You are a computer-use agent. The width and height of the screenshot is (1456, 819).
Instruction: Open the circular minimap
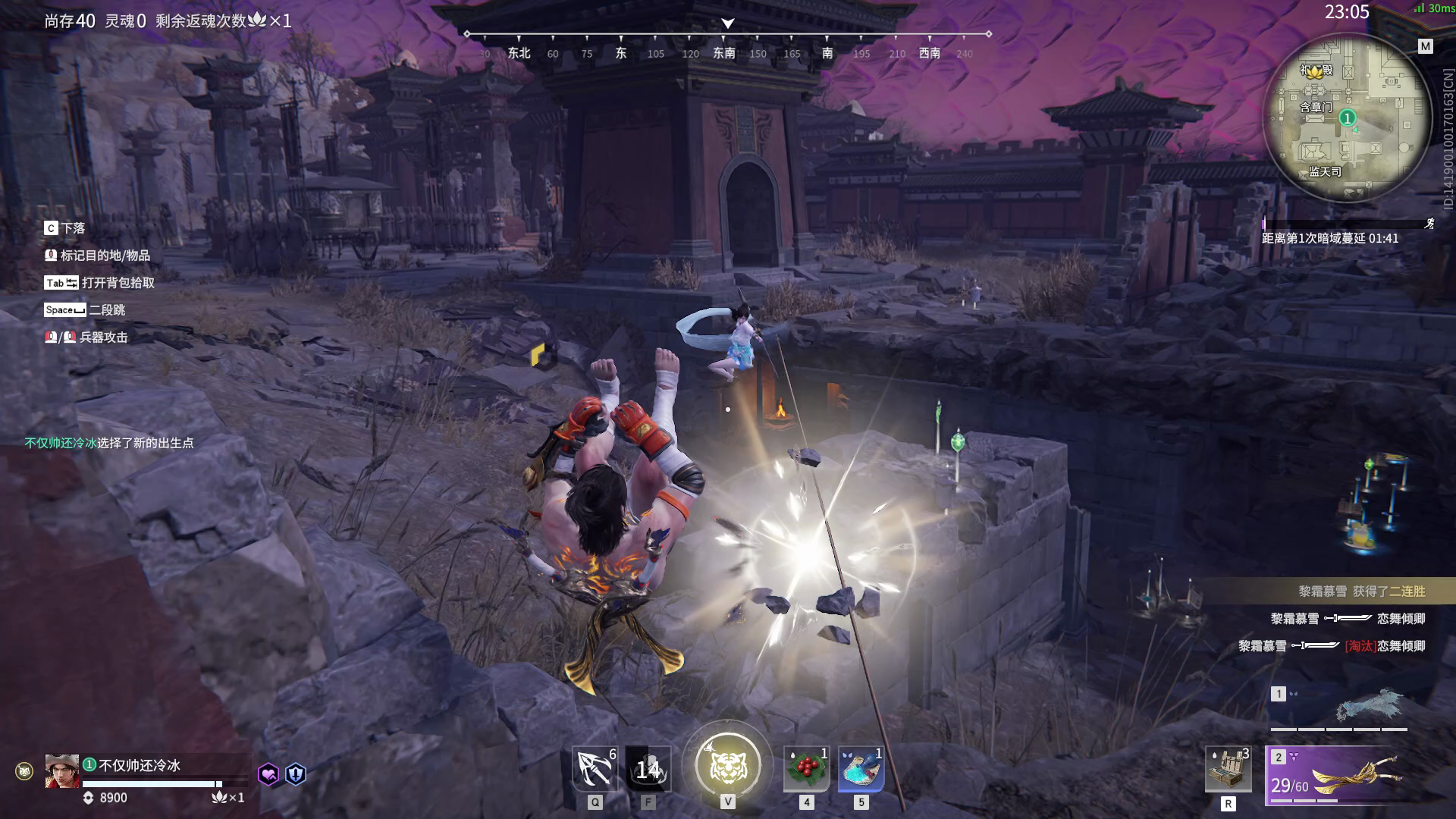tap(1347, 118)
